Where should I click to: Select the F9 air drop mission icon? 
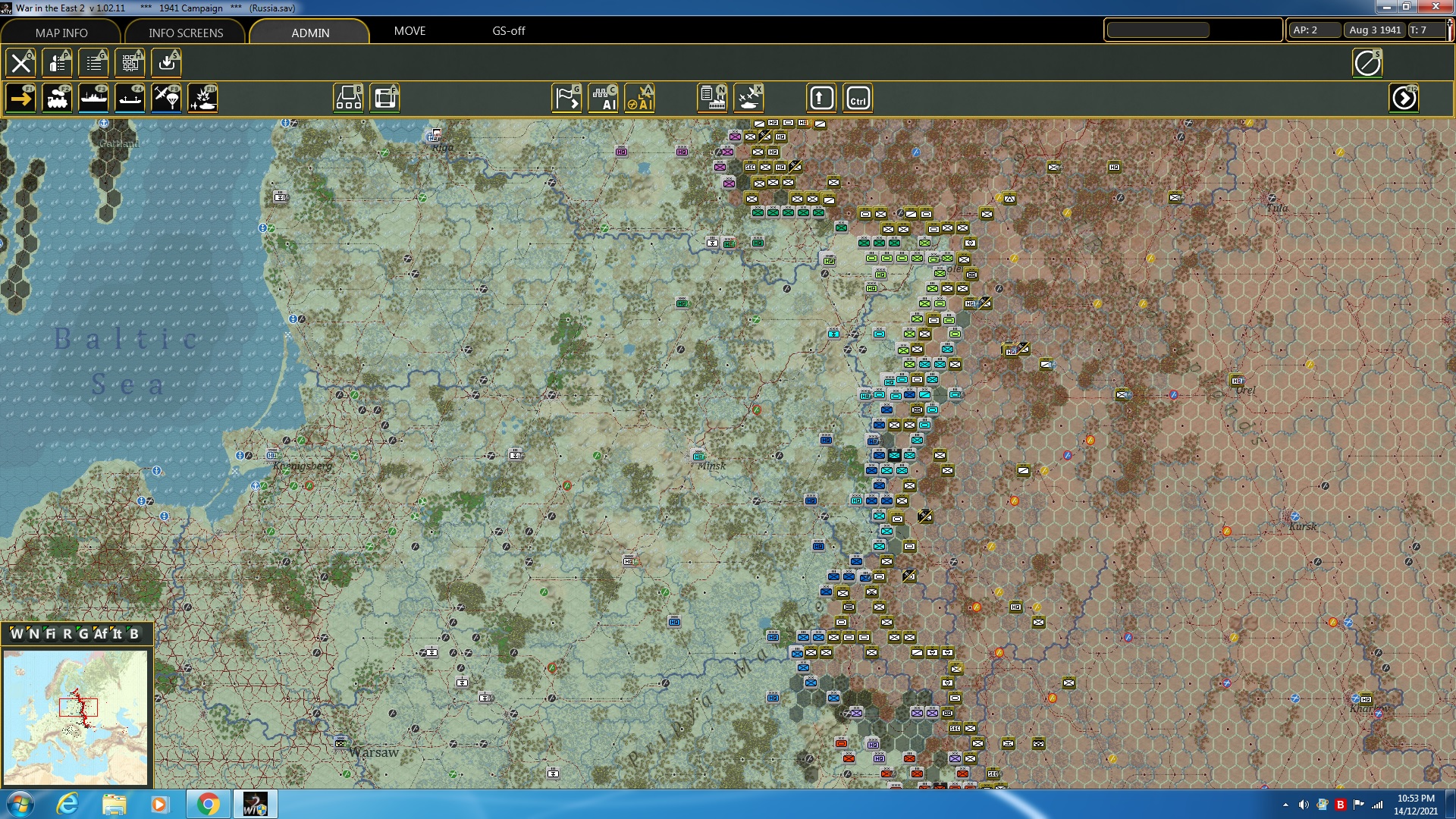pyautogui.click(x=166, y=97)
